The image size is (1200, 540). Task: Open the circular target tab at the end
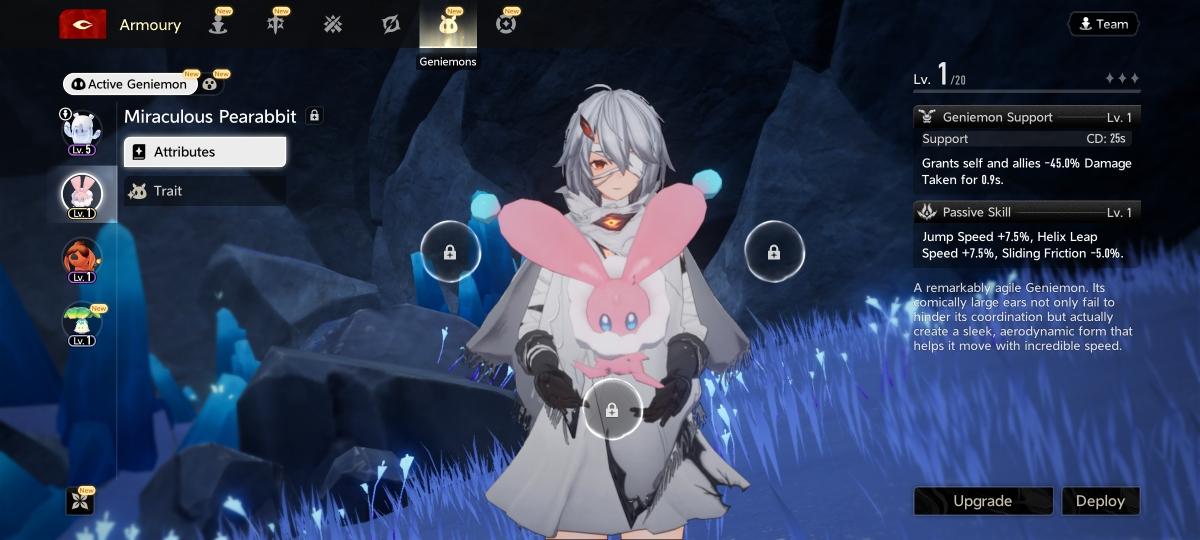506,25
